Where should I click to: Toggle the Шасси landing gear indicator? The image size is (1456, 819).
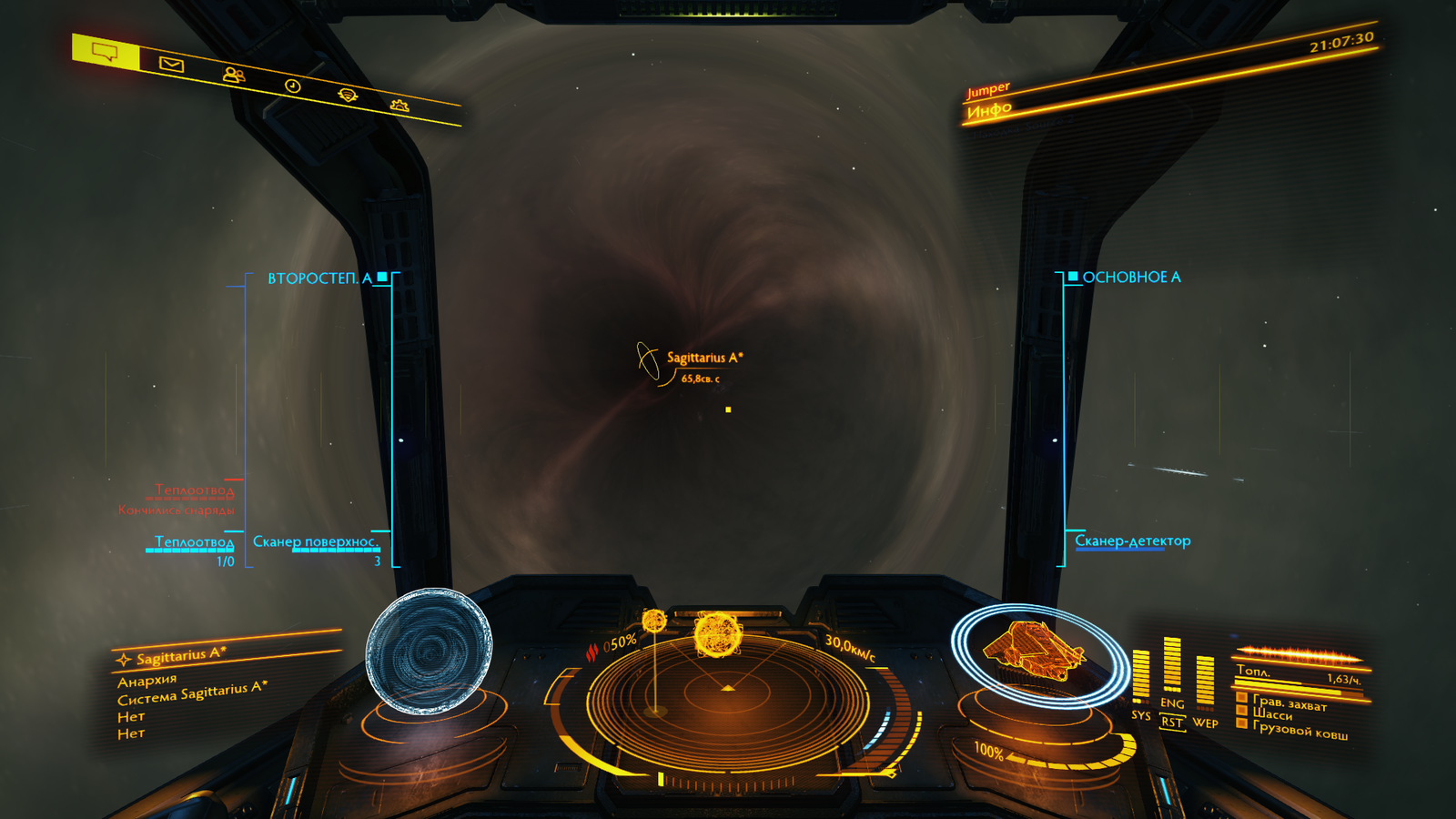point(1272,714)
